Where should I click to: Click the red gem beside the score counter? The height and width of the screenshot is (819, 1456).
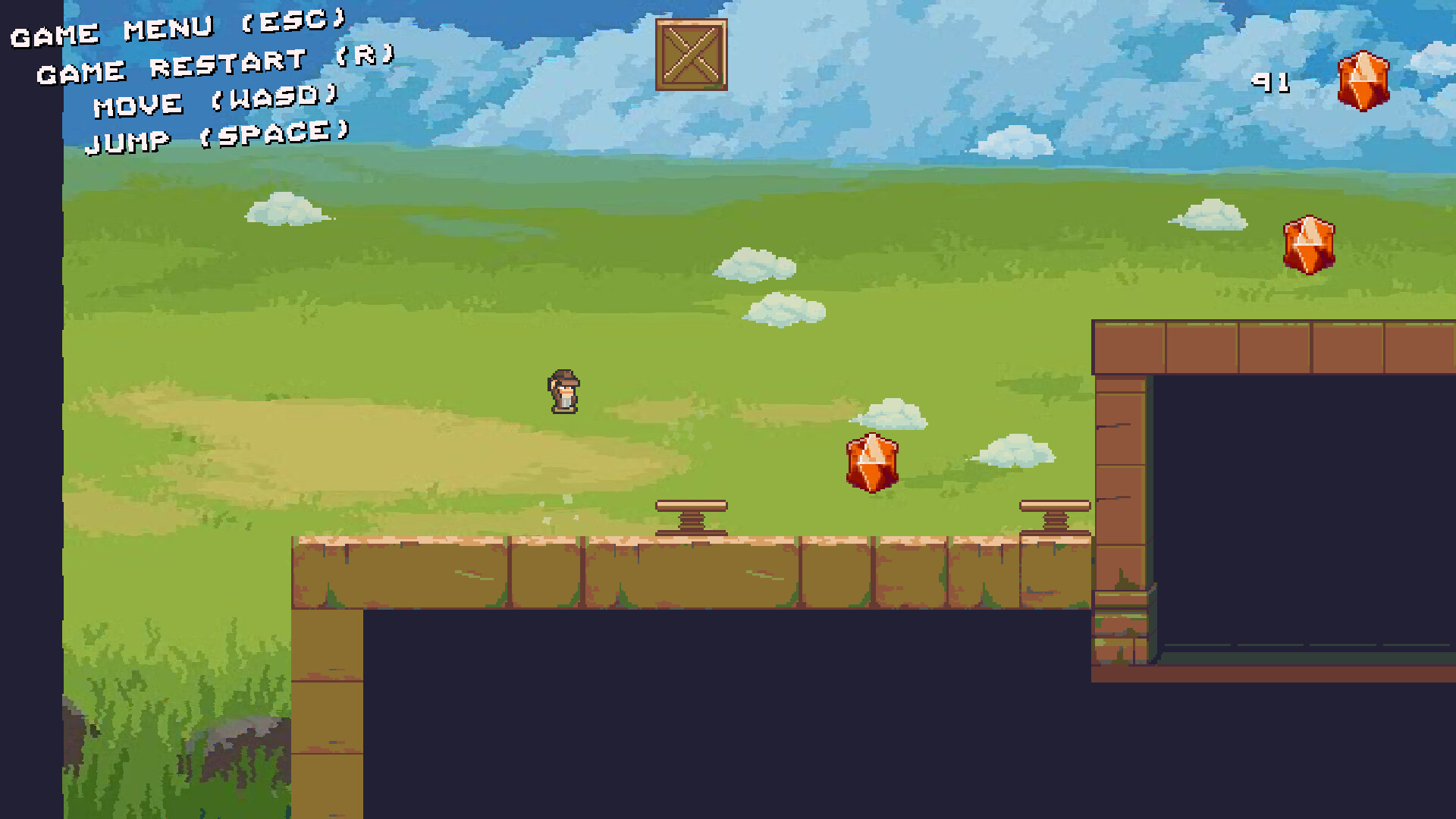click(1365, 81)
